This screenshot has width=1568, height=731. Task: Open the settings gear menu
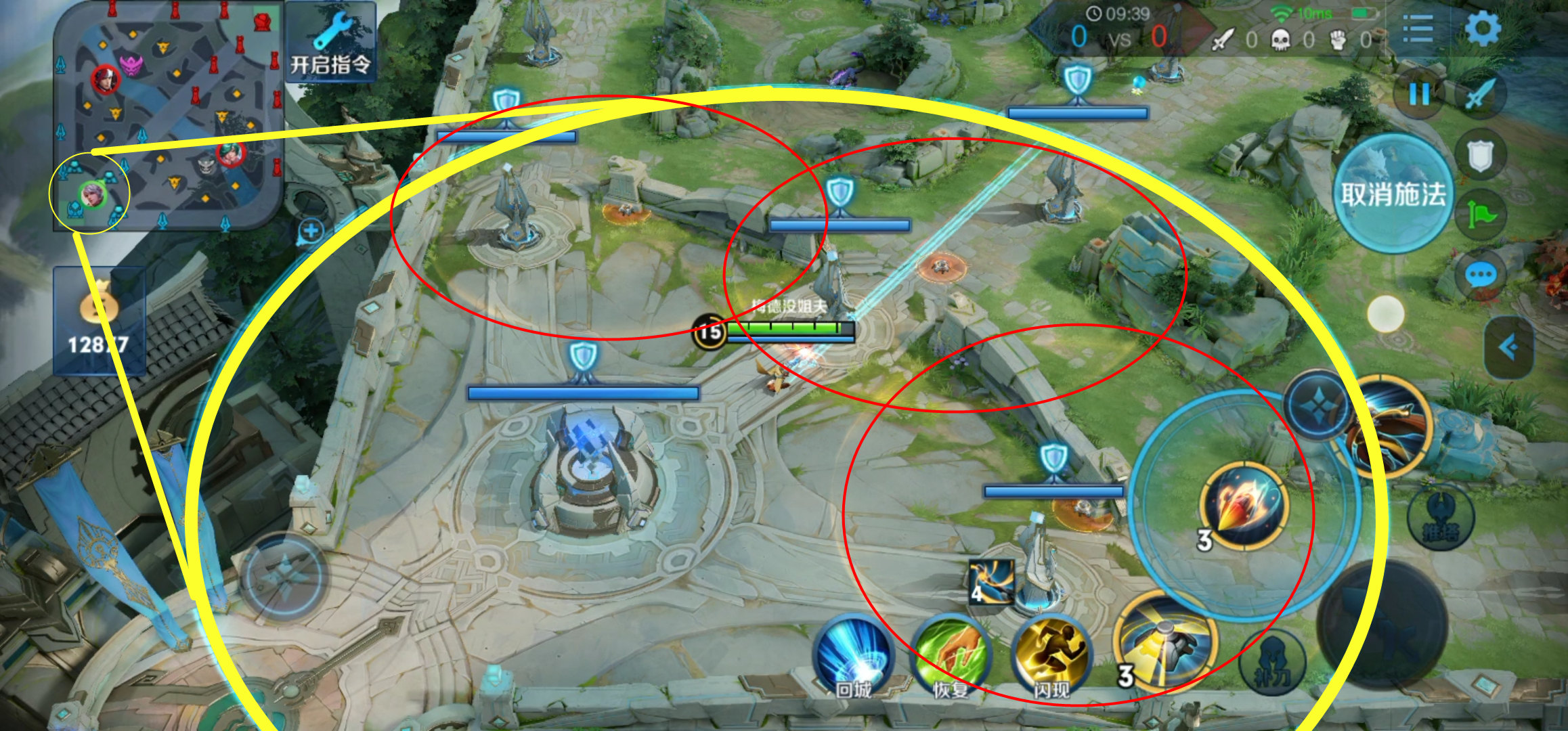[x=1482, y=29]
